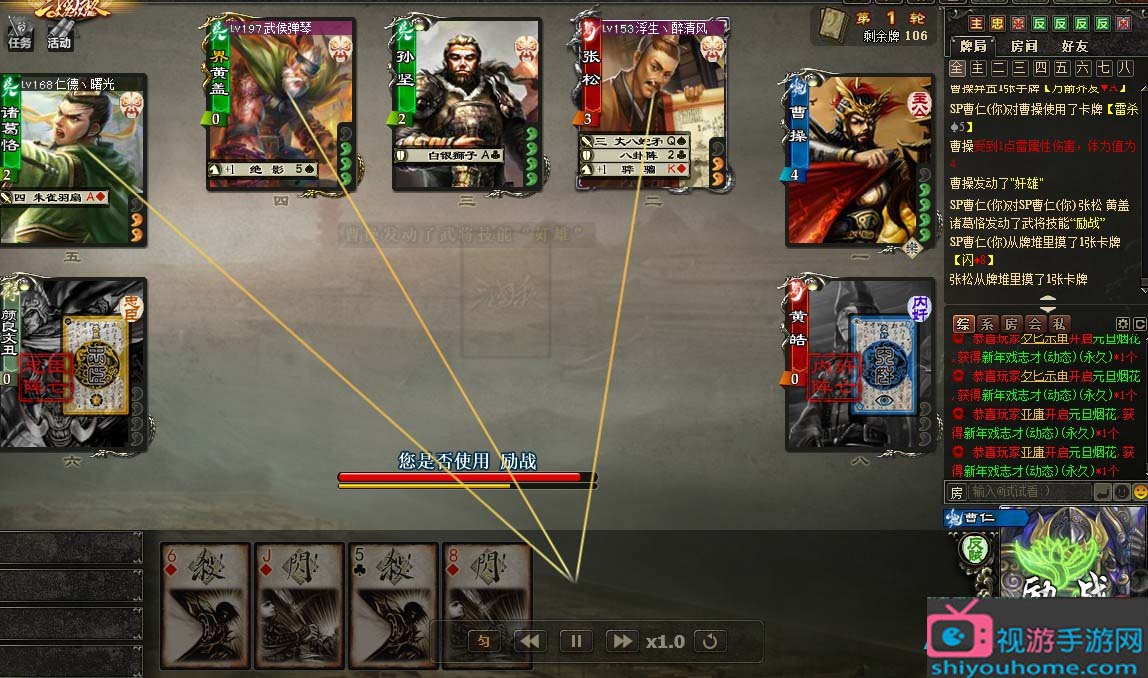This screenshot has height=678, width=1148.
Task: Switch chat to the 系 system channel
Action: point(987,324)
